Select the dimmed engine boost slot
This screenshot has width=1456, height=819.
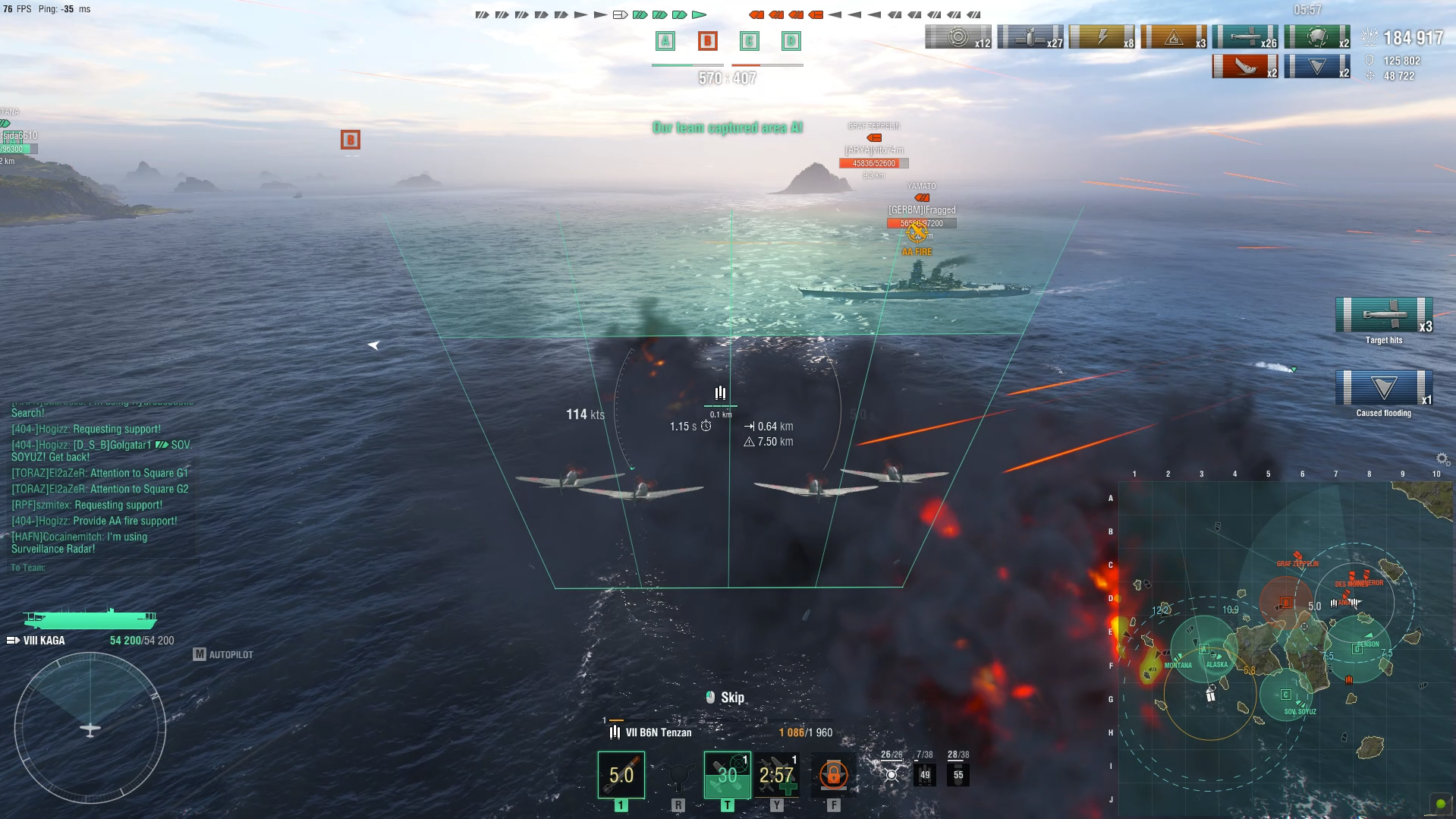(x=678, y=776)
